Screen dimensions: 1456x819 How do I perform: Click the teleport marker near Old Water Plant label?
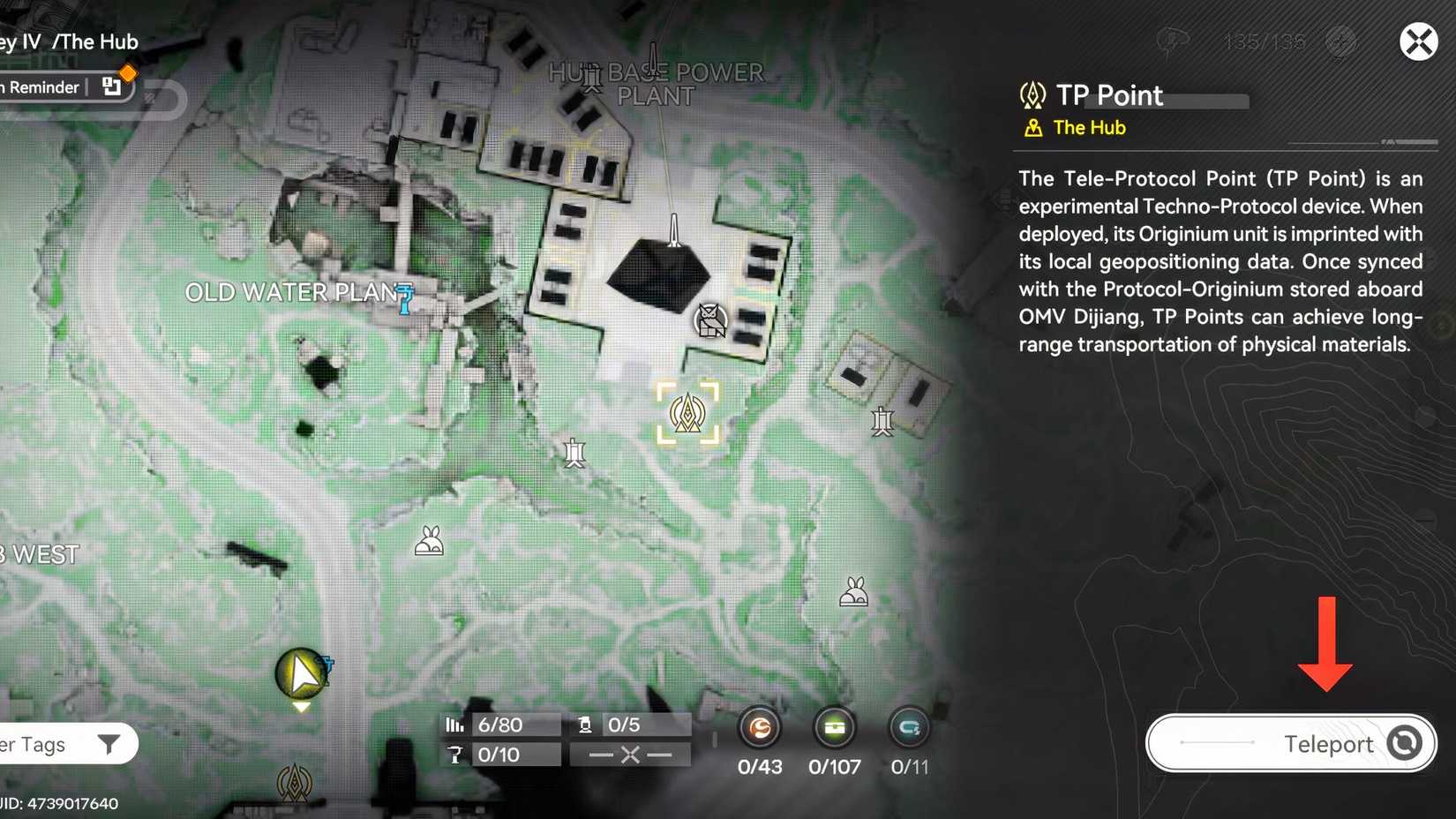pyautogui.click(x=404, y=300)
